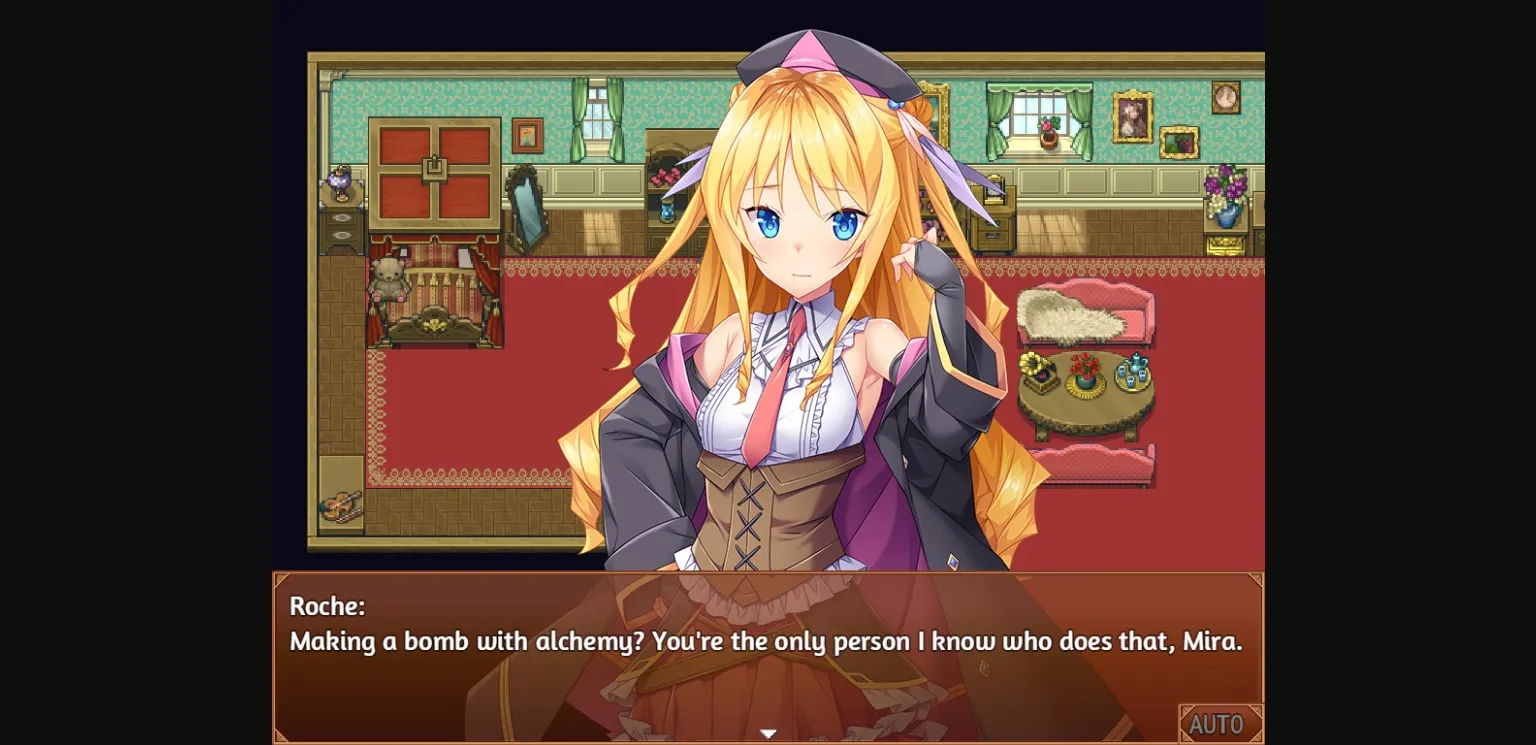Advance dialogue with the white continue arrow
The image size is (1536, 745).
768,734
